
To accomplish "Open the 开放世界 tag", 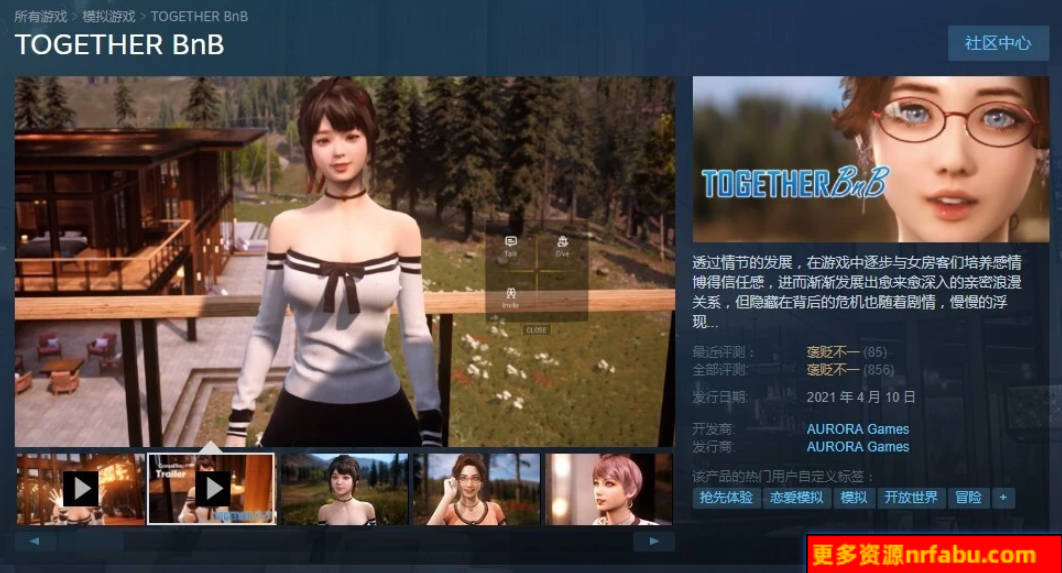I will click(x=911, y=497).
